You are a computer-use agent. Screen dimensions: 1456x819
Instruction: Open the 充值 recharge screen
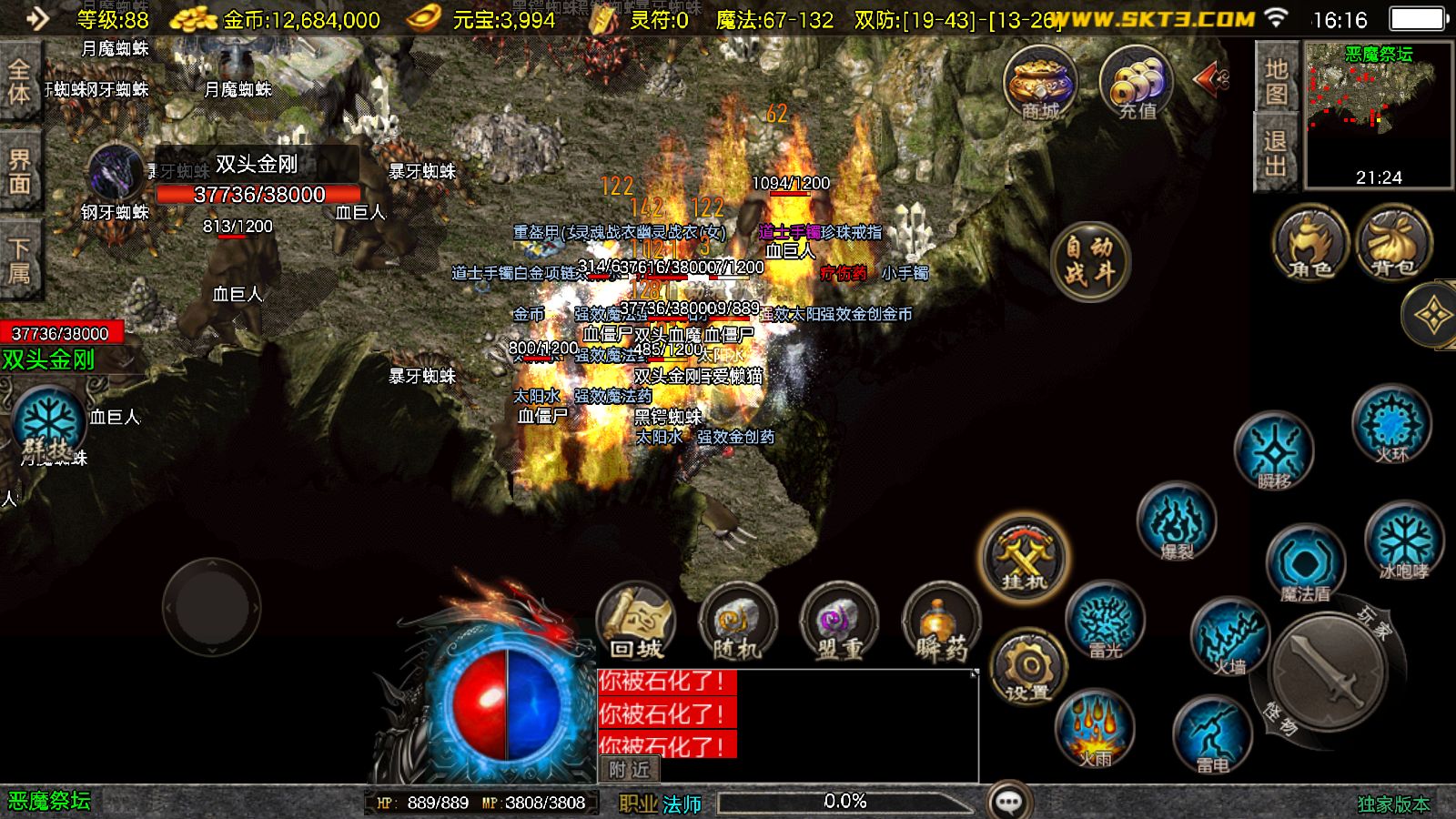[1137, 83]
